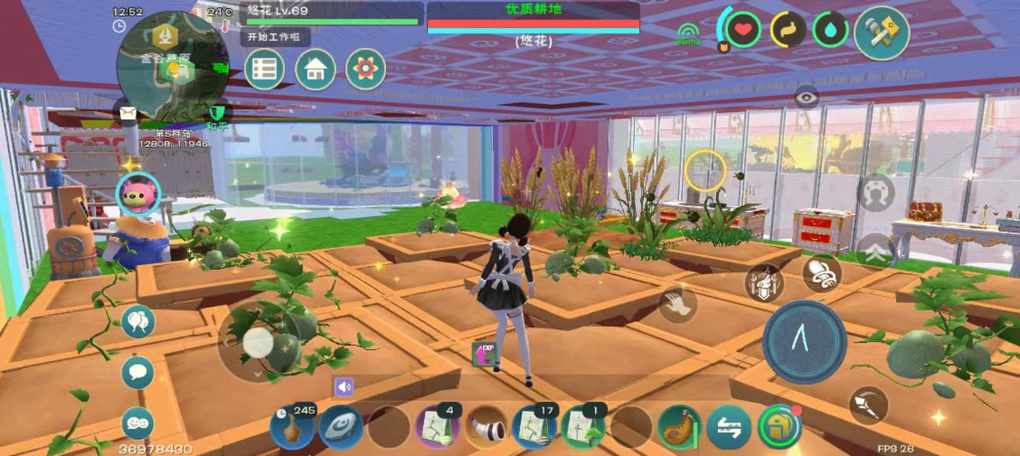Open the list menu icon
The width and height of the screenshot is (1020, 456).
[x=265, y=69]
